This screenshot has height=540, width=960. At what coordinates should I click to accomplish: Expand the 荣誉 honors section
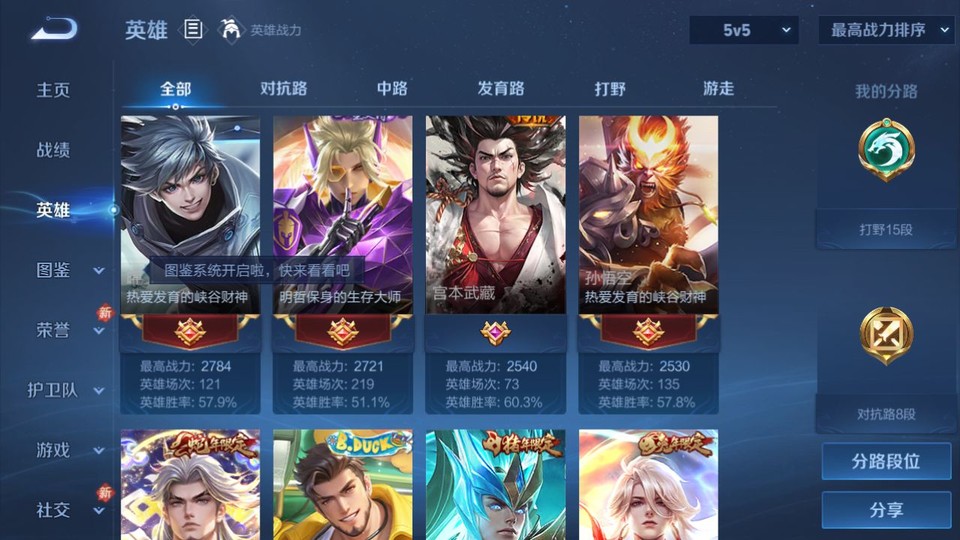[x=68, y=330]
